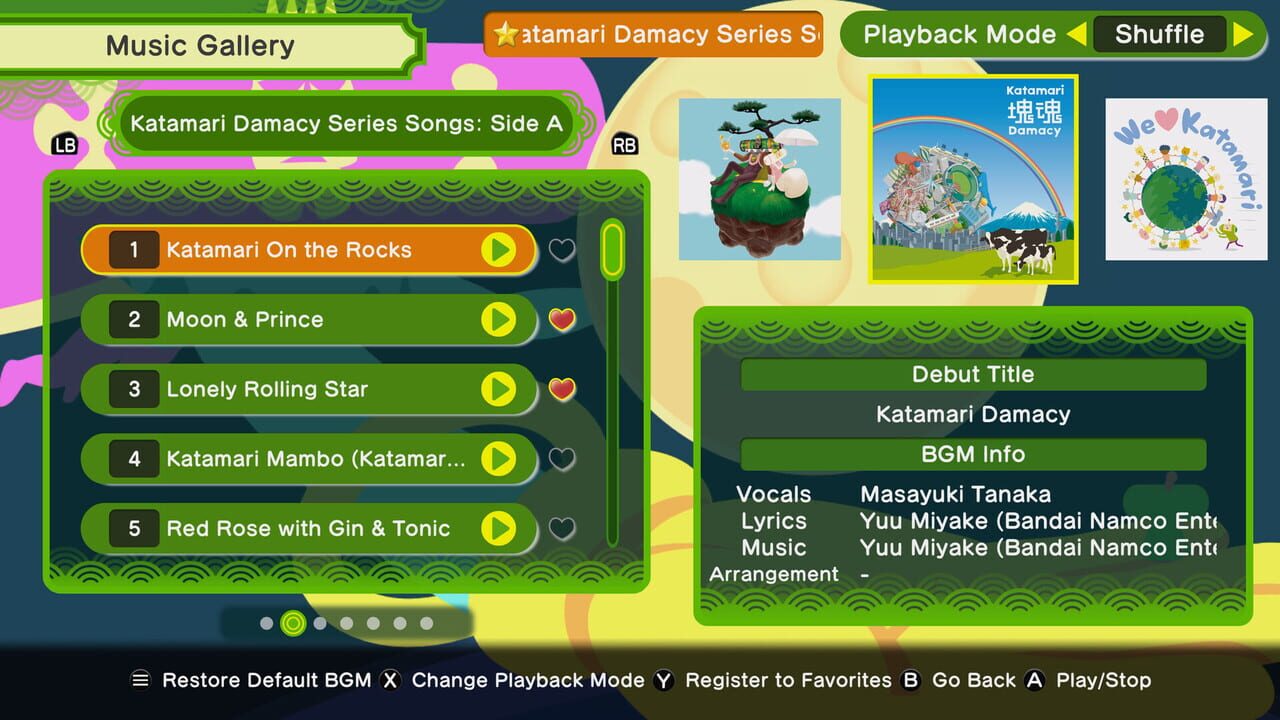Screen dimensions: 1280x720
Task: Click the right arrow next to Shuffle
Action: [x=1246, y=34]
